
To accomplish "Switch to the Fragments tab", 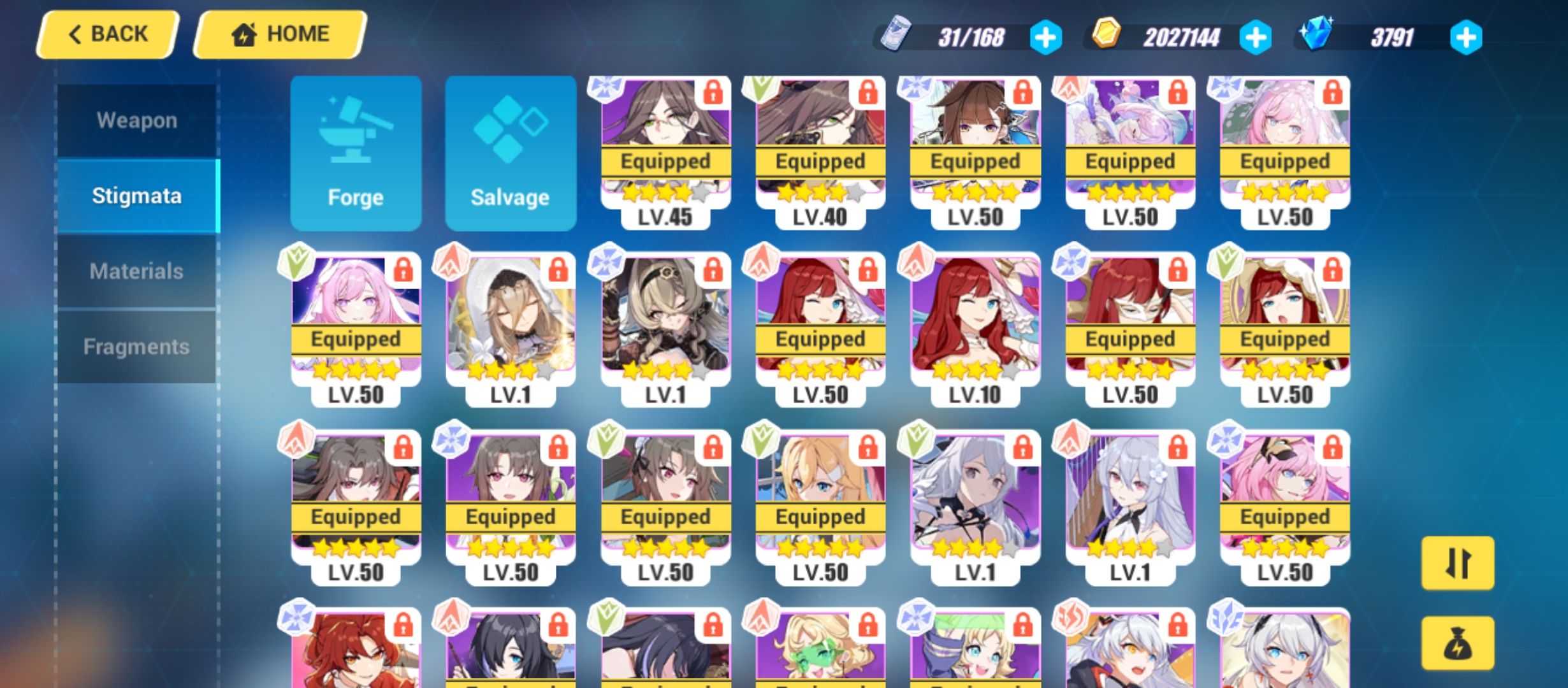I will tap(136, 347).
